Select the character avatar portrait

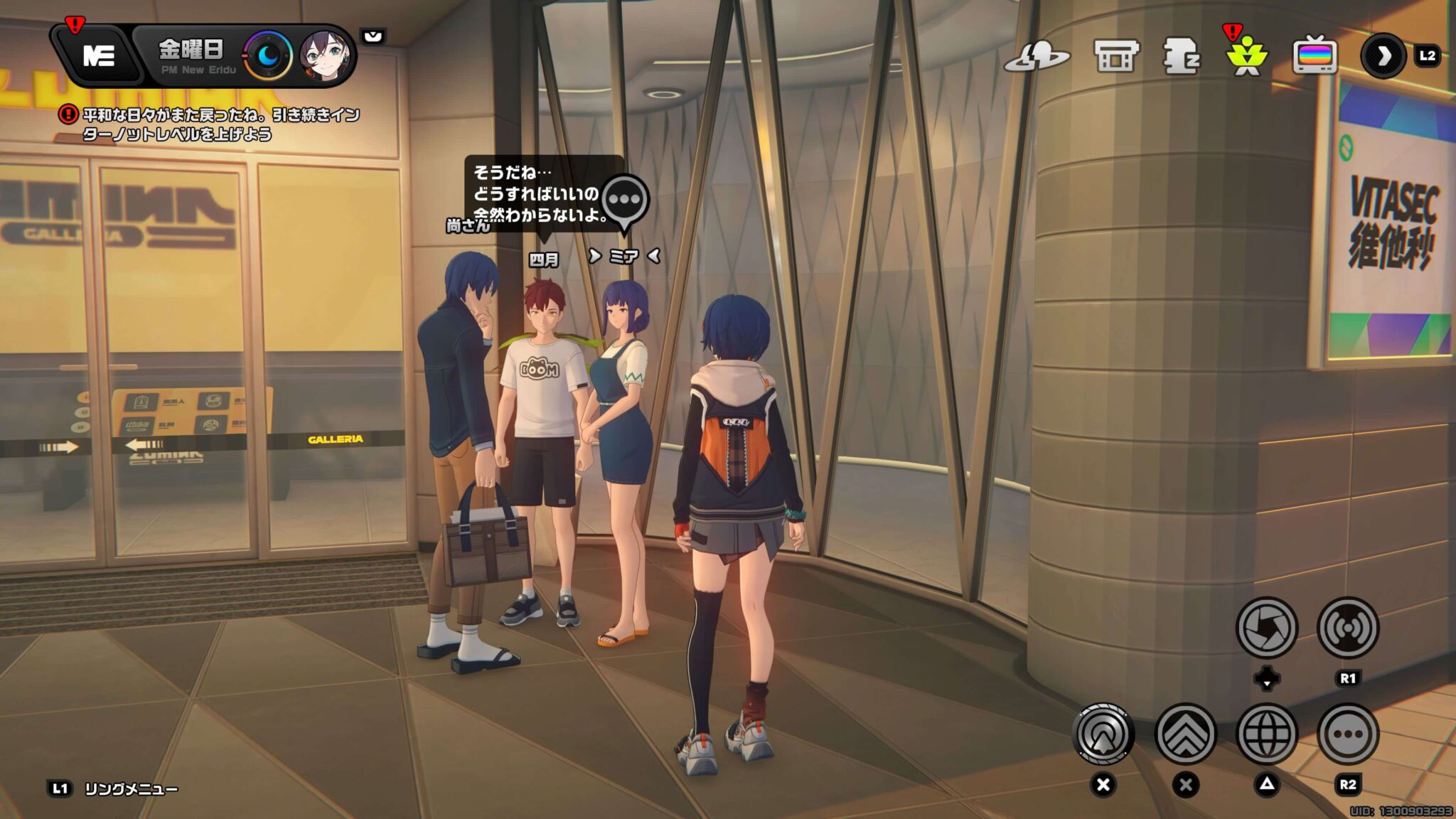point(324,55)
